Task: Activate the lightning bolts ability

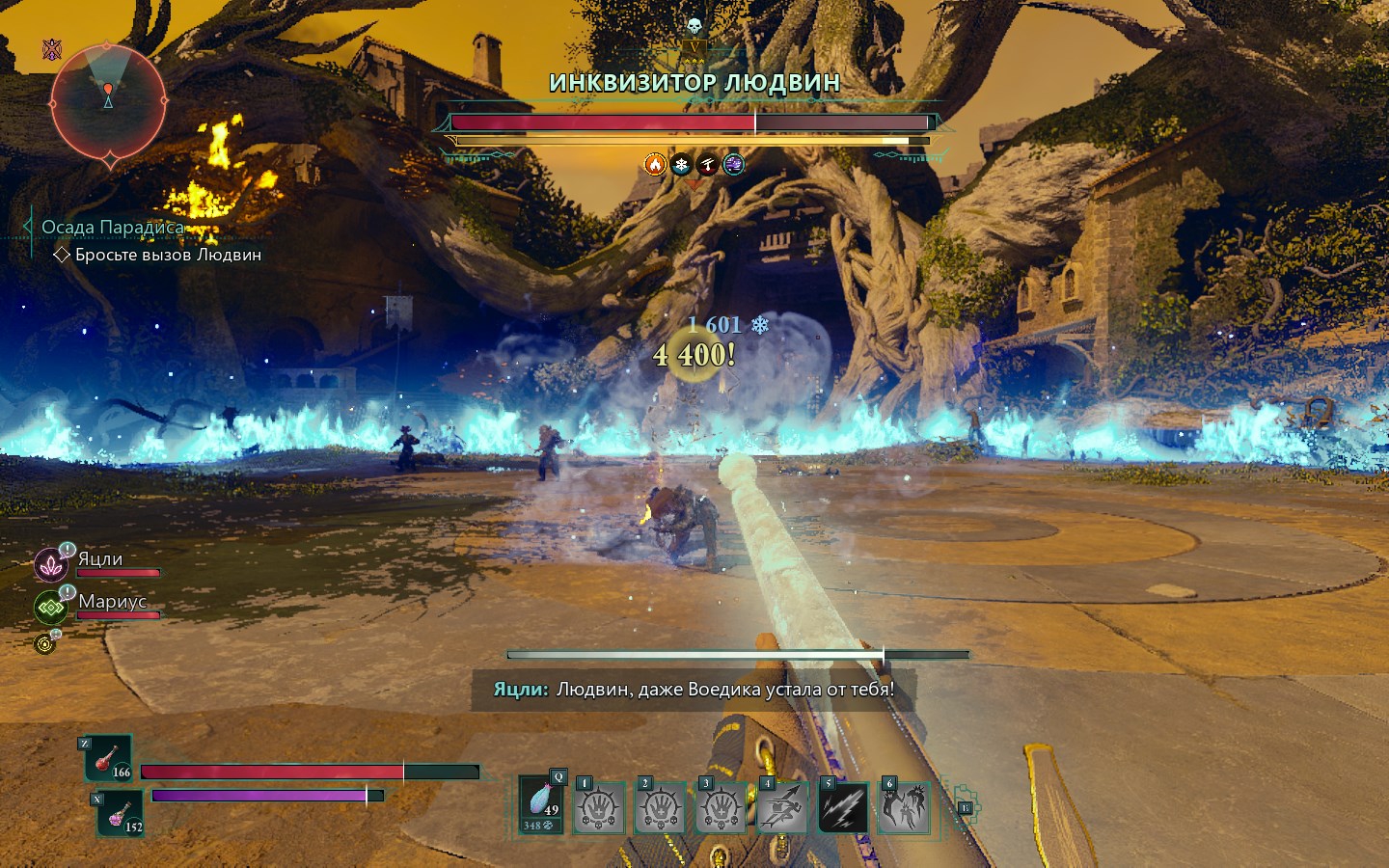Action: [843, 807]
